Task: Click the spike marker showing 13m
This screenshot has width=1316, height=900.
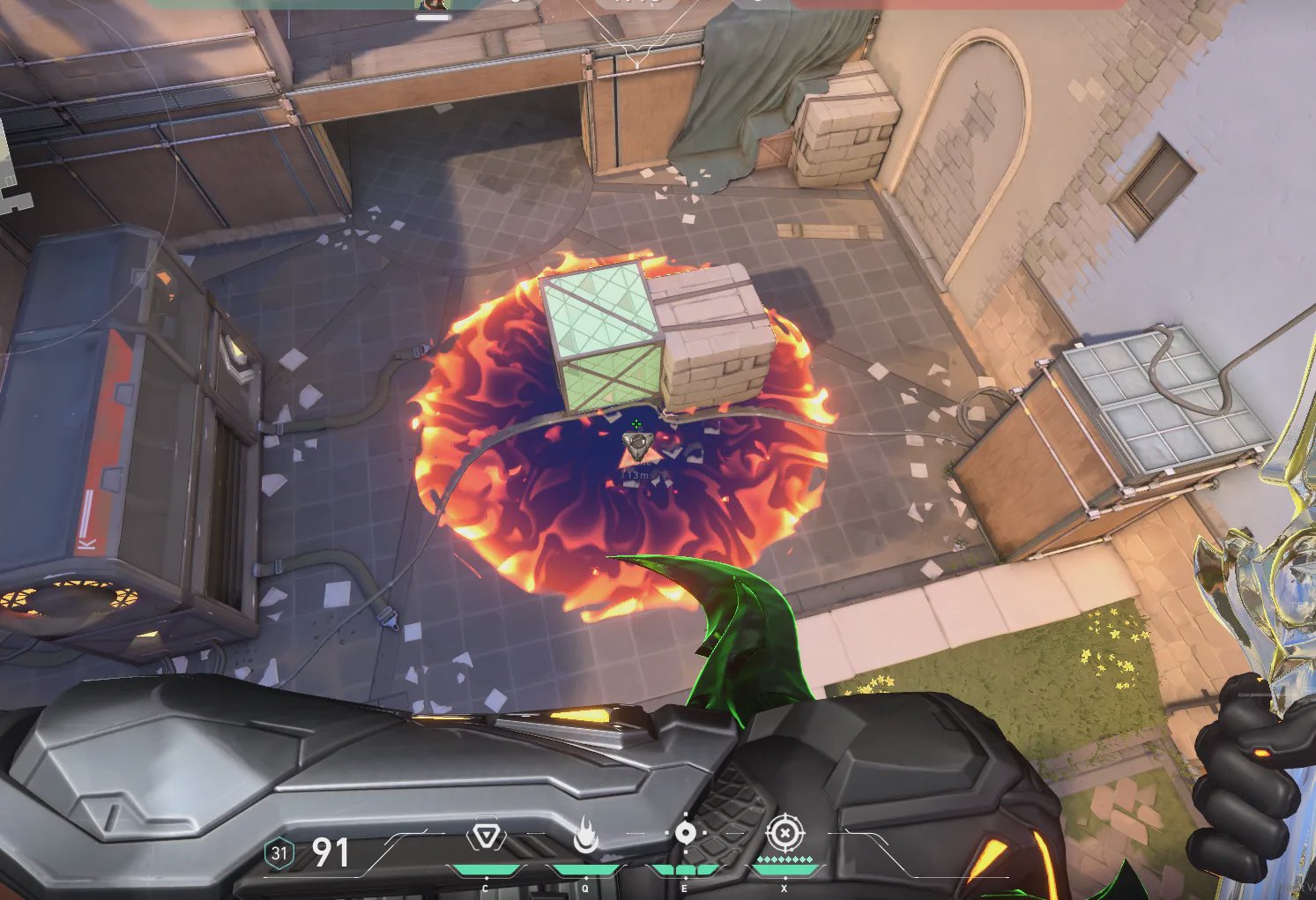Action: pyautogui.click(x=635, y=448)
